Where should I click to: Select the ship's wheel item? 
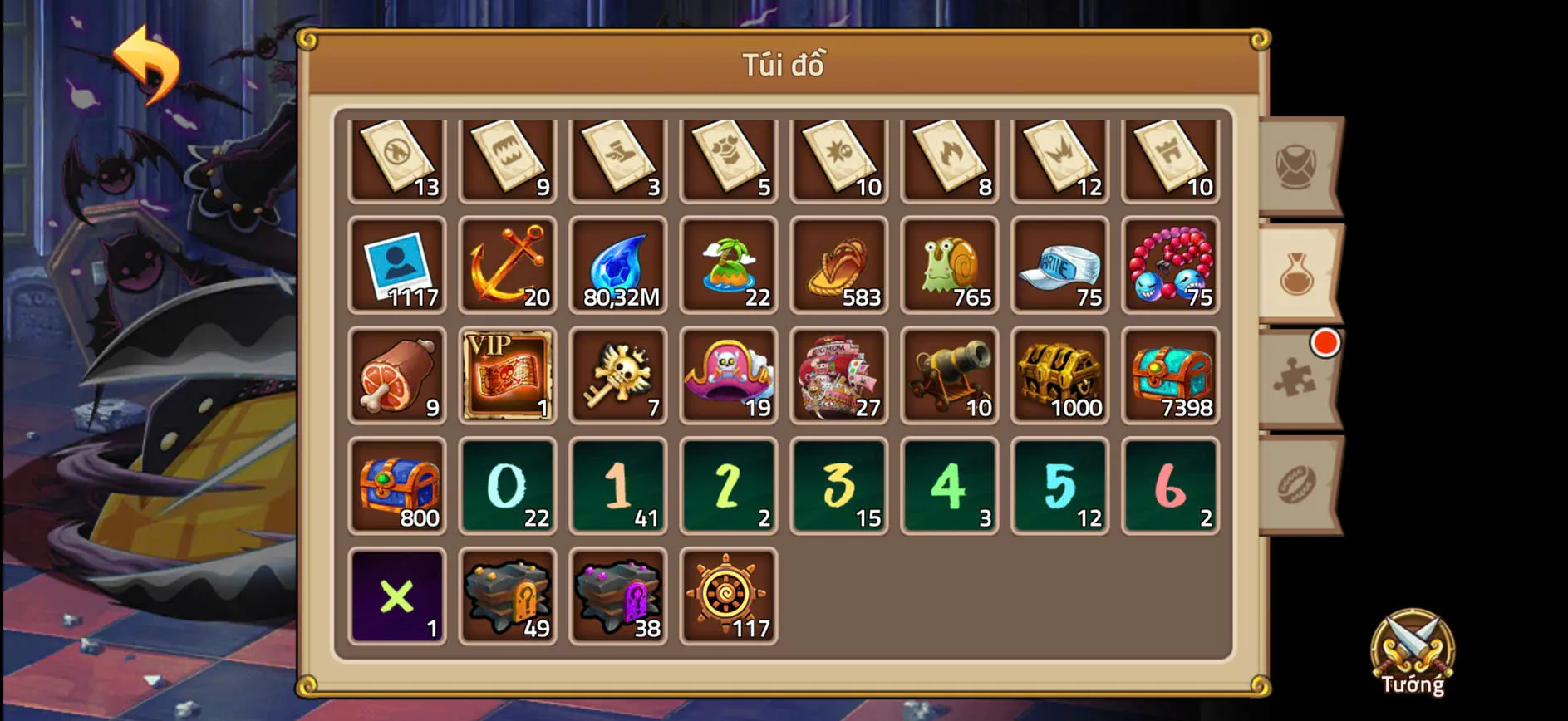(x=729, y=596)
